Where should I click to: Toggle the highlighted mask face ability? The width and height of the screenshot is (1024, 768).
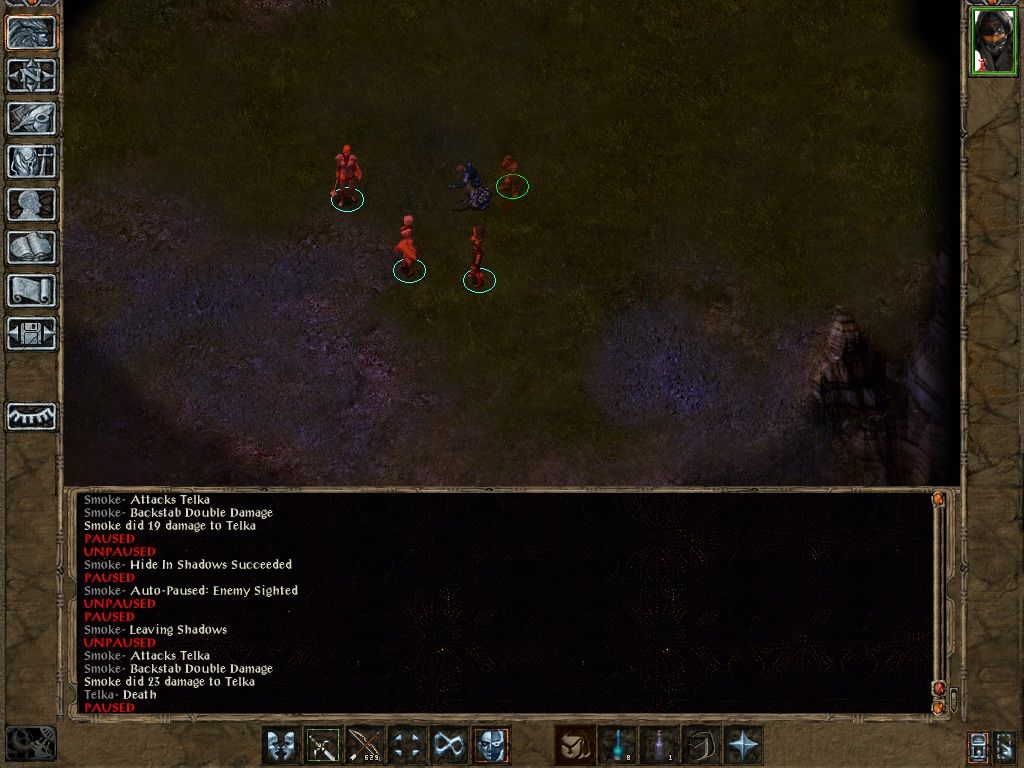click(491, 745)
